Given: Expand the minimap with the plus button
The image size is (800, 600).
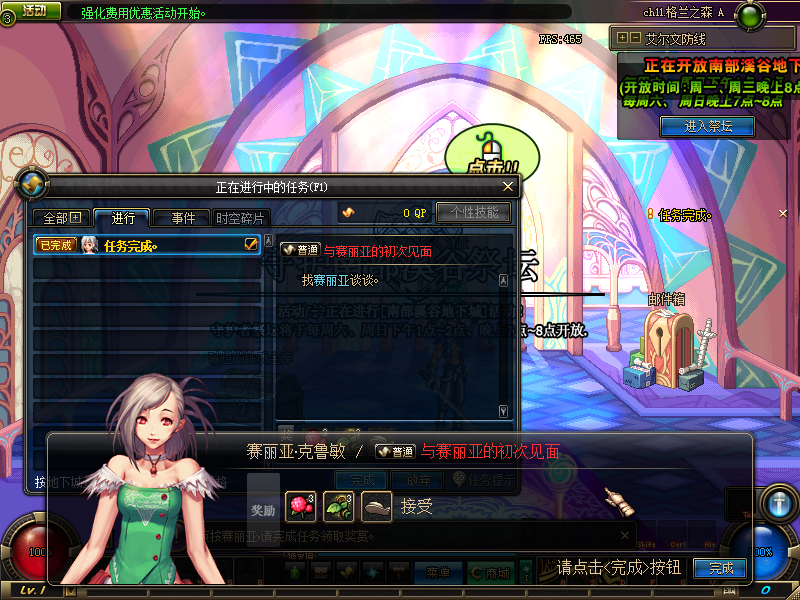Looking at the screenshot, I should pos(622,38).
